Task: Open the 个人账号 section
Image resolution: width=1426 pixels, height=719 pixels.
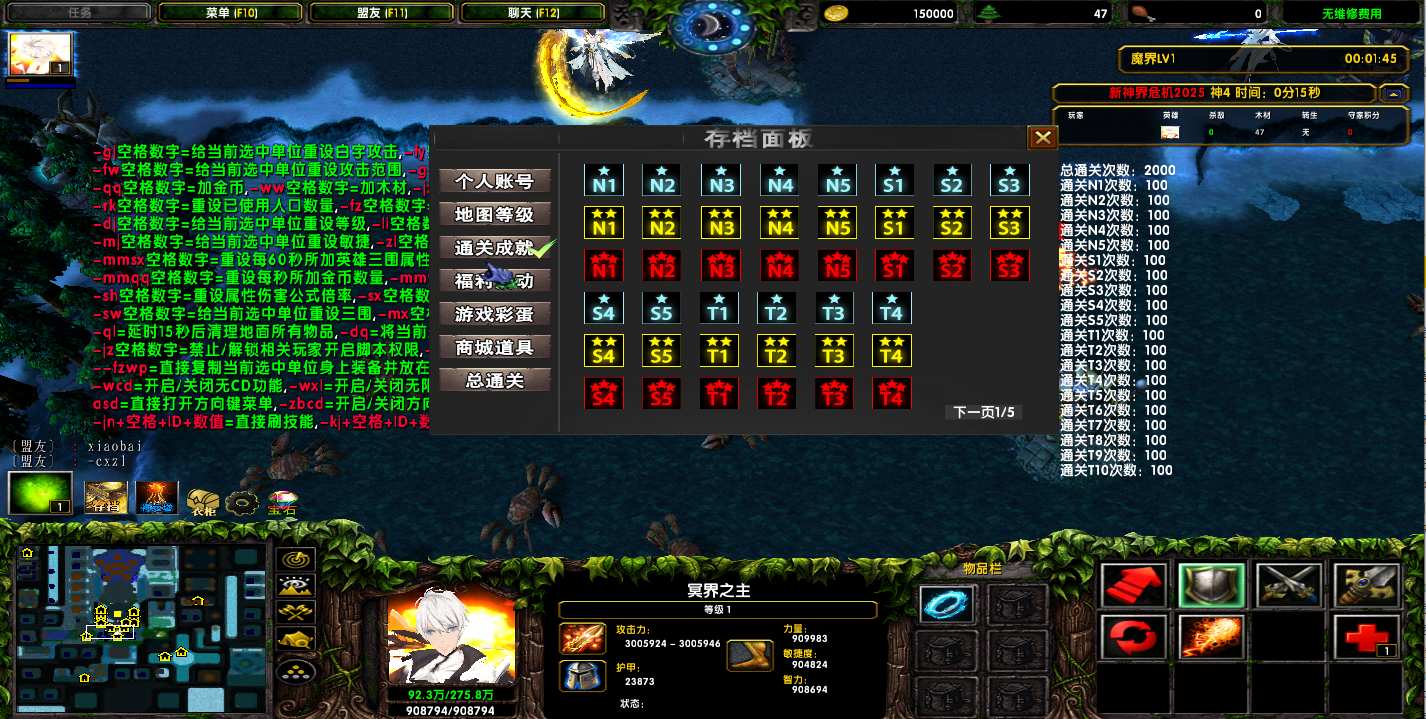Action: click(495, 181)
